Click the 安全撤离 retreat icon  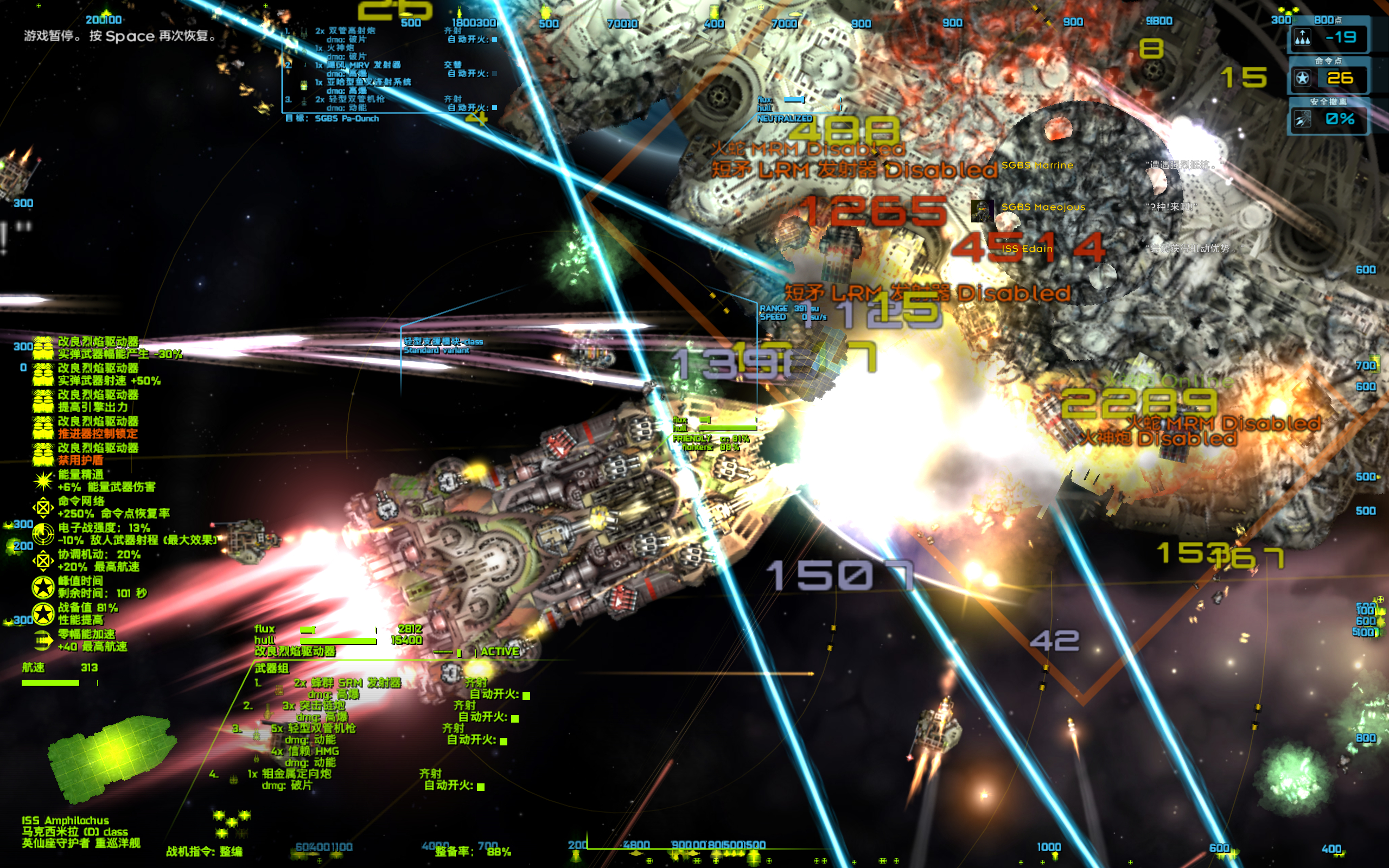(1302, 119)
